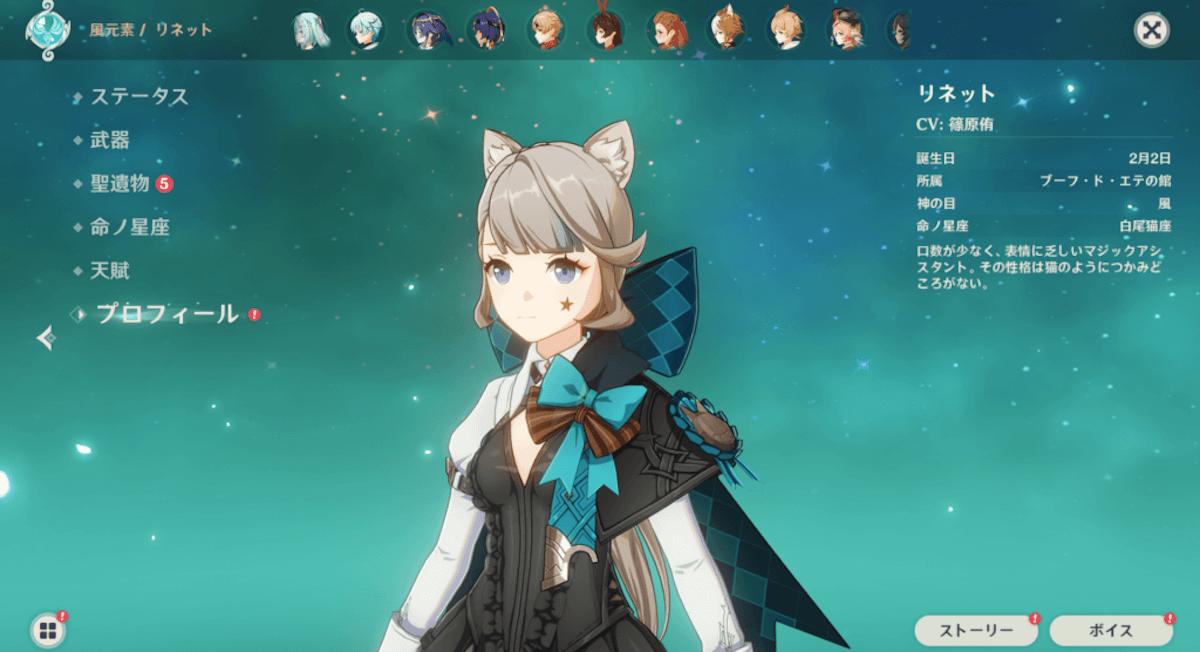The image size is (1200, 652).
Task: Switch to the 天賦 talents page
Action: (x=110, y=271)
